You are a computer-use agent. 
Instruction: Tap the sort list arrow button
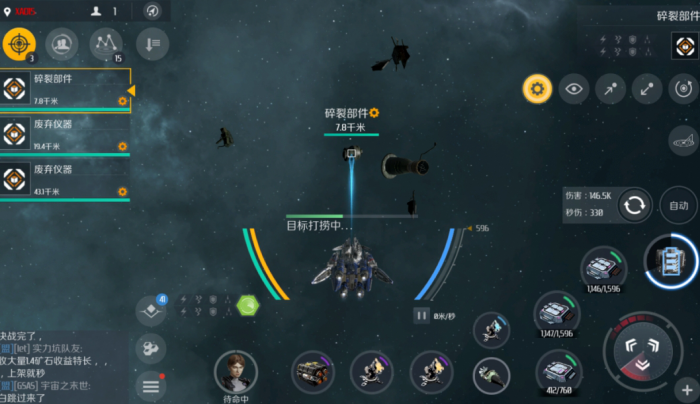(x=151, y=43)
